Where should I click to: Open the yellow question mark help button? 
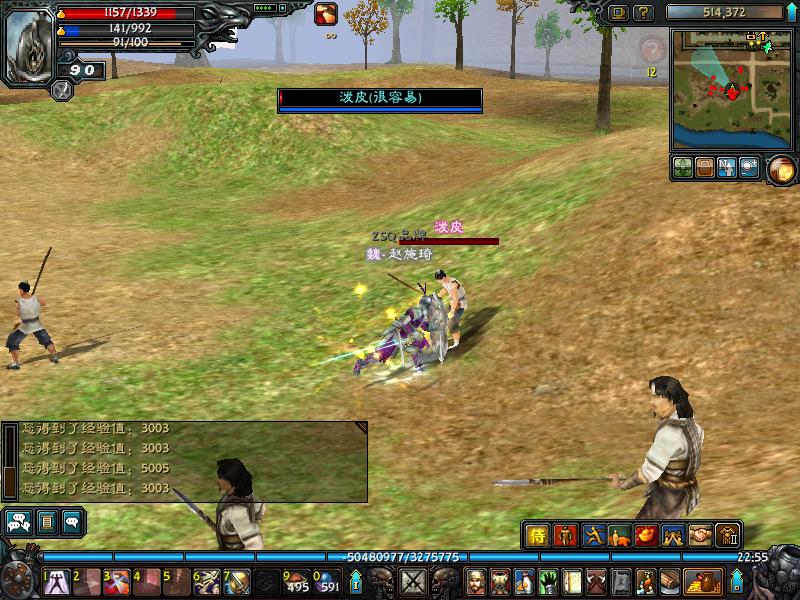click(x=644, y=13)
